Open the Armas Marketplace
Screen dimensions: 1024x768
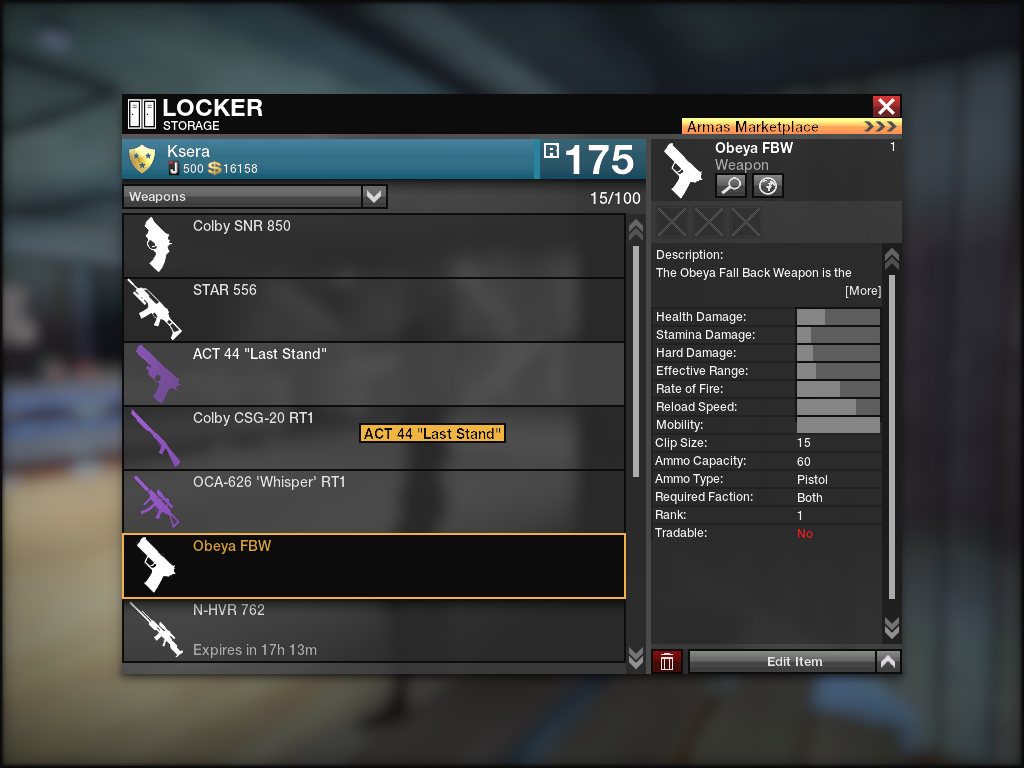click(x=791, y=127)
